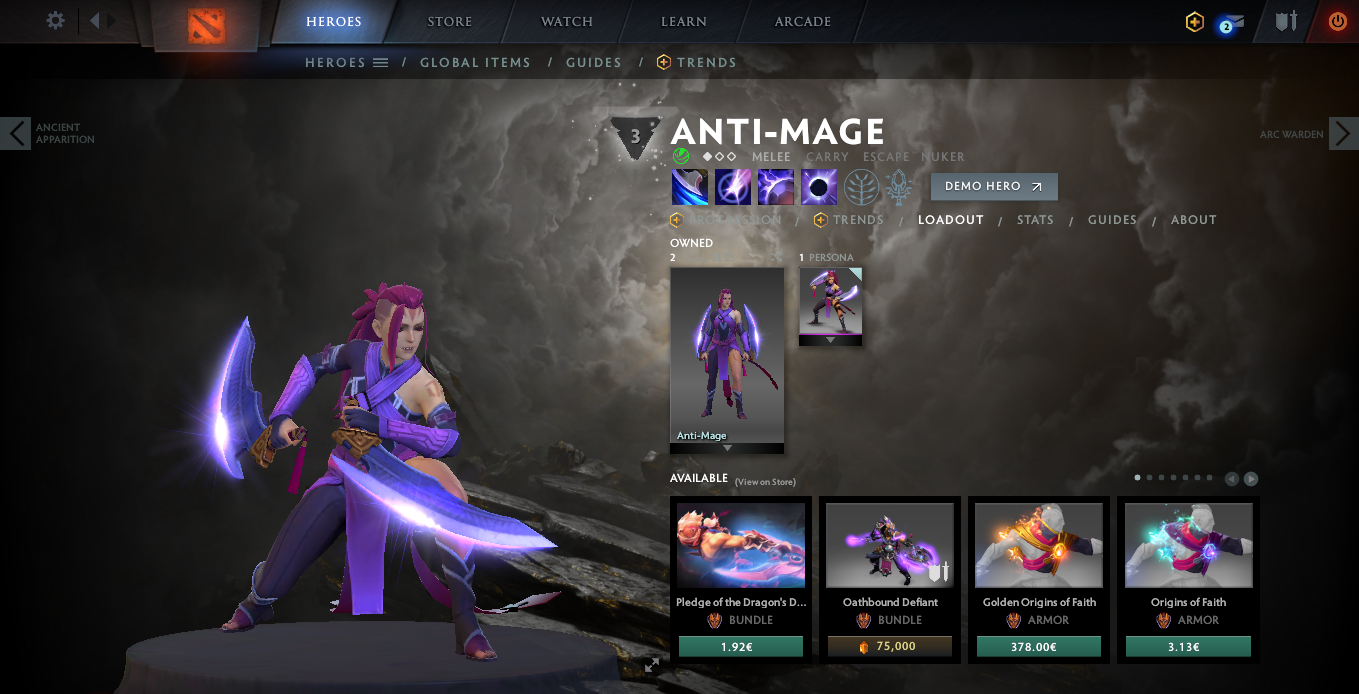This screenshot has height=694, width=1359.
Task: Open the Watch tab
Action: click(x=567, y=22)
